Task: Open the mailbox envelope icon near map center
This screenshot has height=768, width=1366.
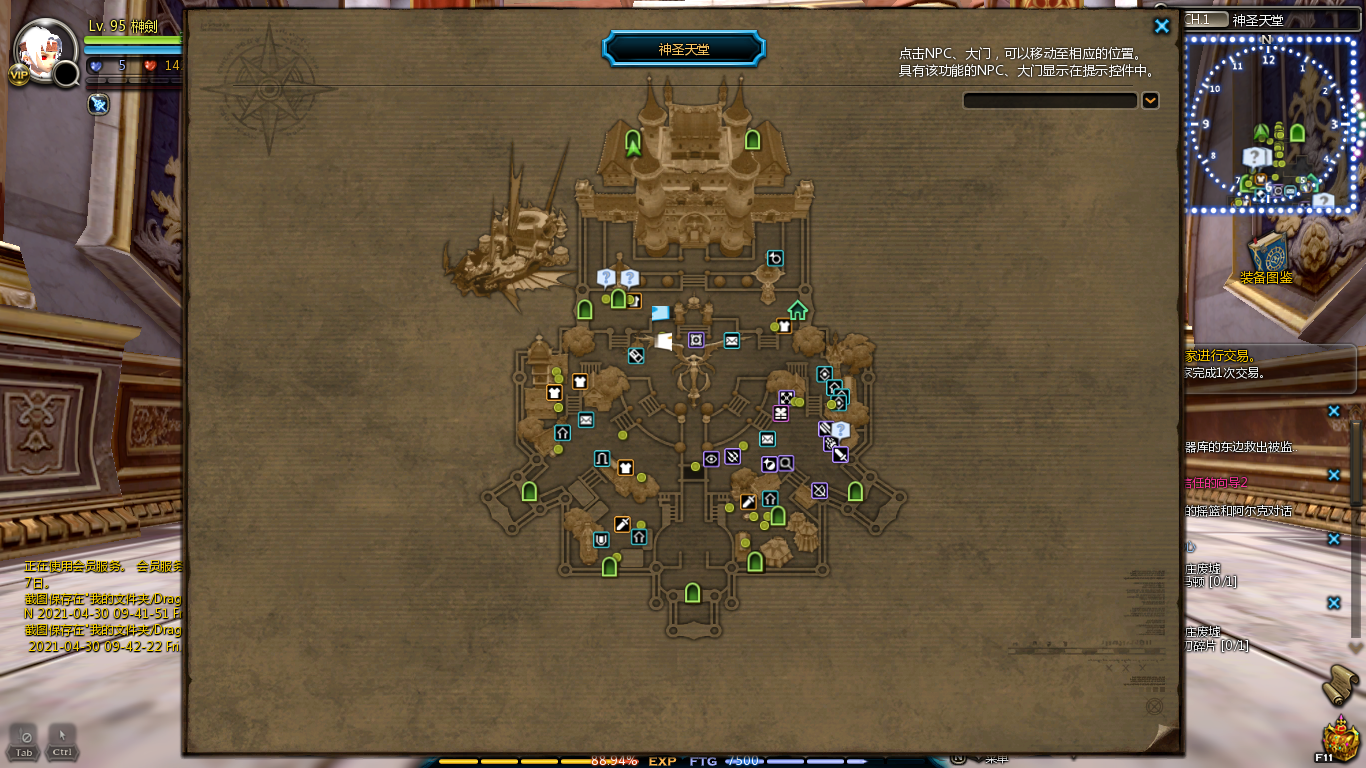Action: coord(731,341)
